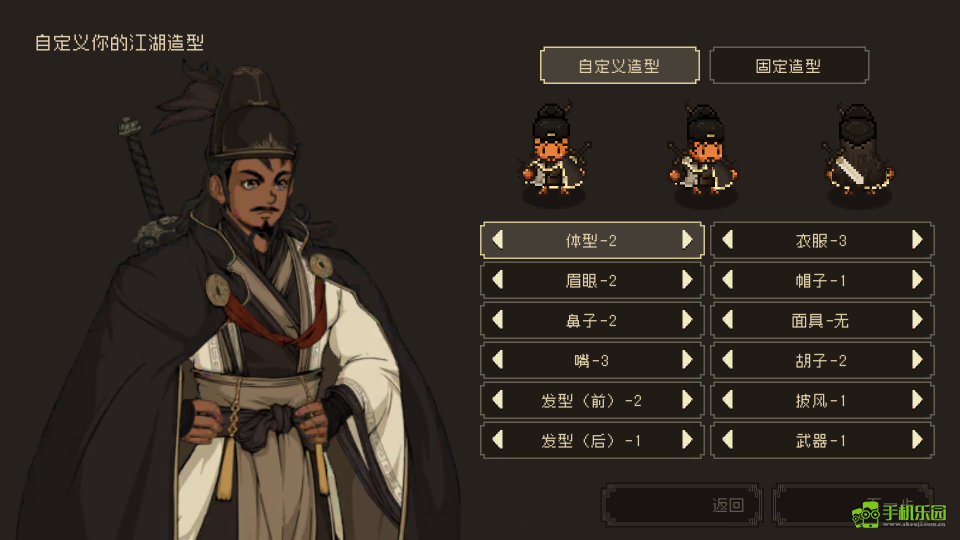Change 衣服-3 to the next outfit
This screenshot has width=960, height=540.
(917, 240)
